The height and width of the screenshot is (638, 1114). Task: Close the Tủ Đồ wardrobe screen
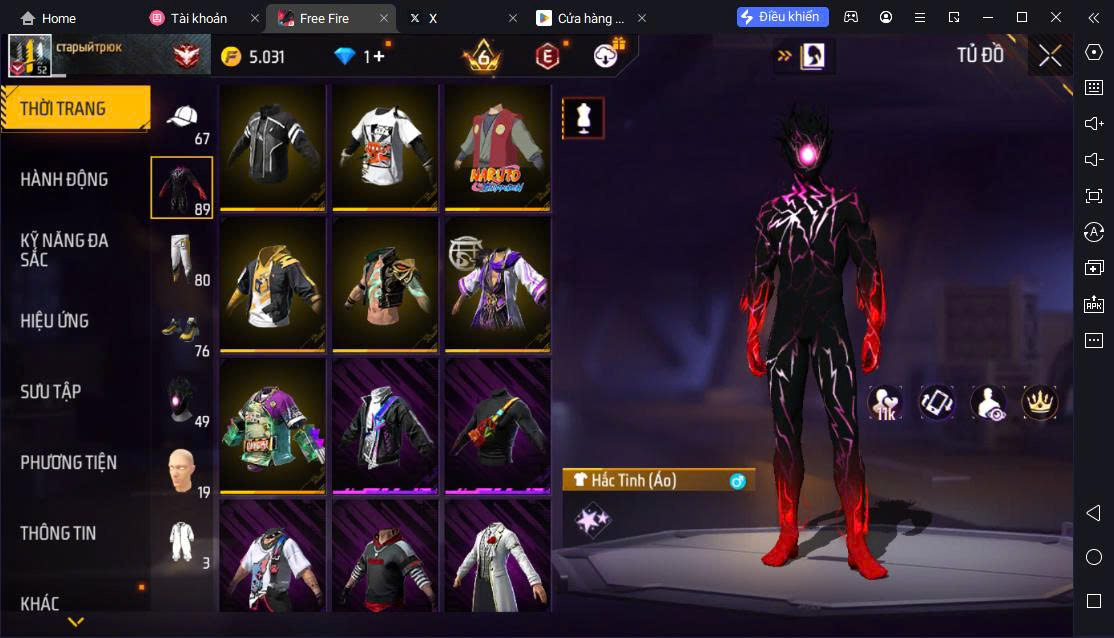[x=1050, y=56]
